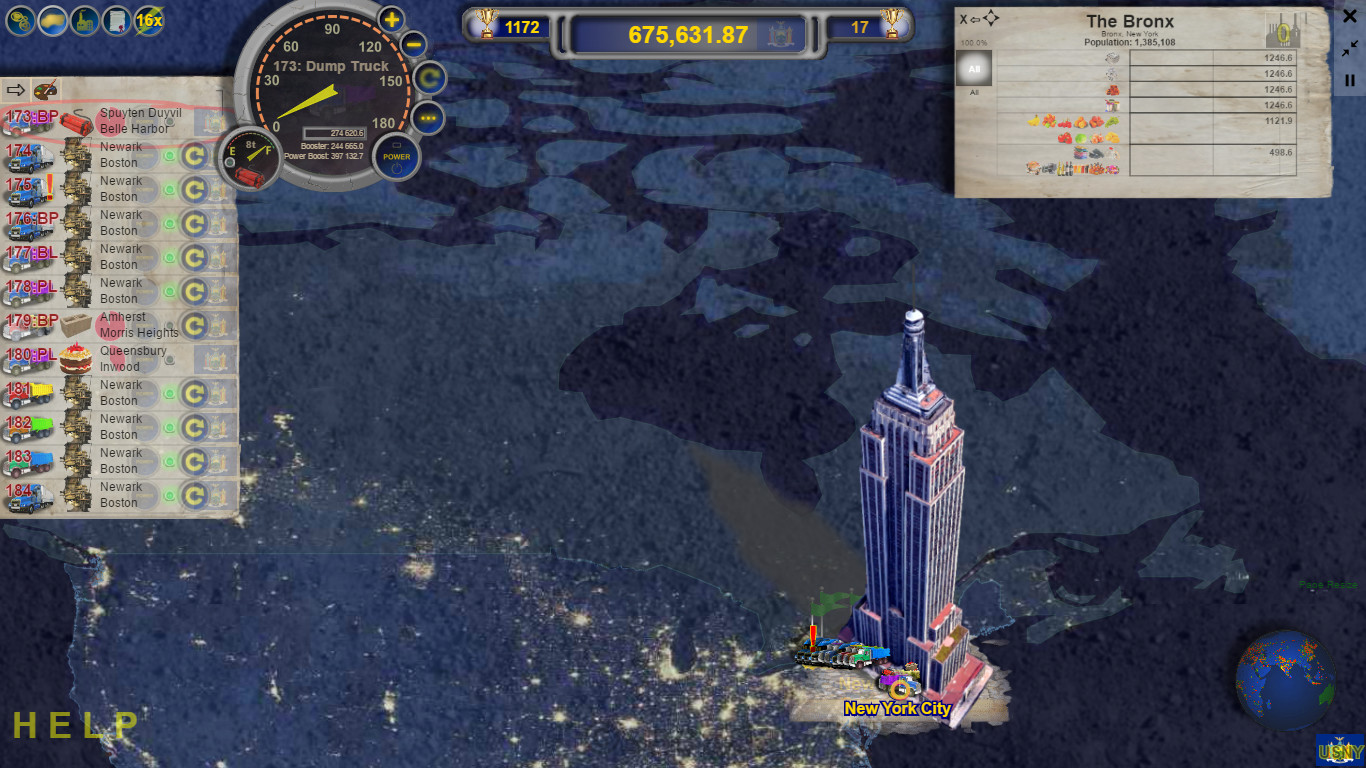Open the factory icon in top-left toolbar

[x=84, y=20]
